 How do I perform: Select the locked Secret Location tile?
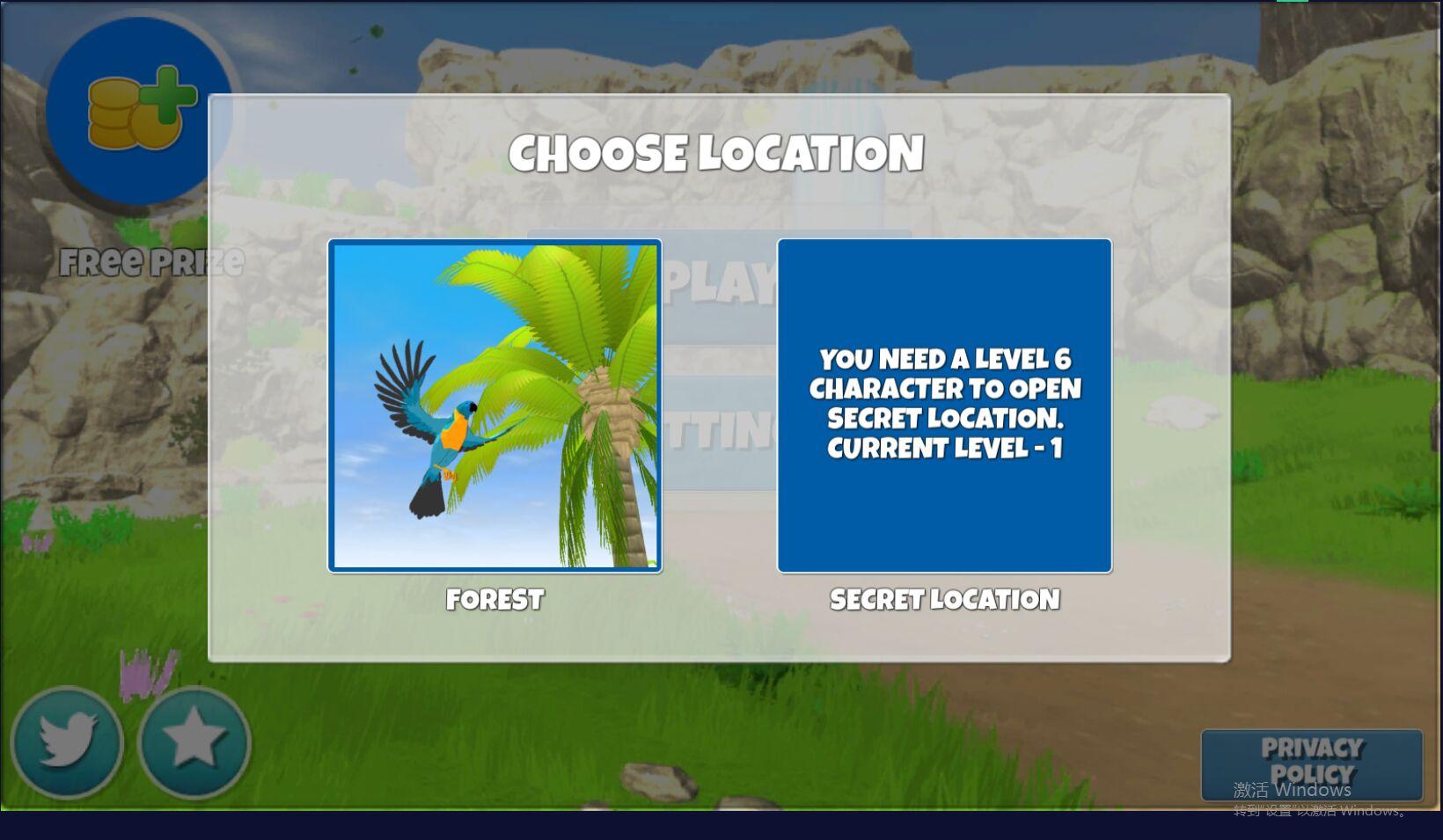click(x=944, y=405)
